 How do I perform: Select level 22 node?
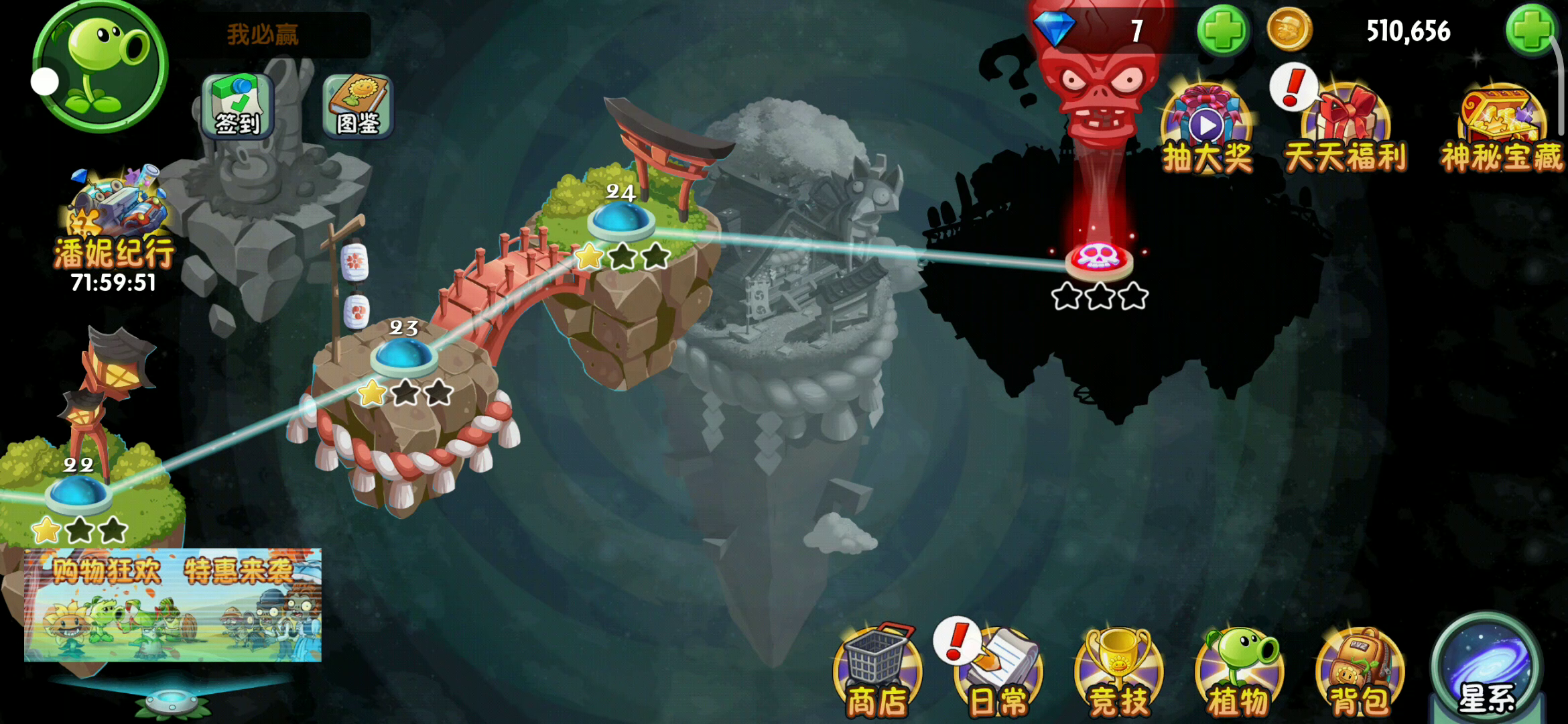[78, 493]
